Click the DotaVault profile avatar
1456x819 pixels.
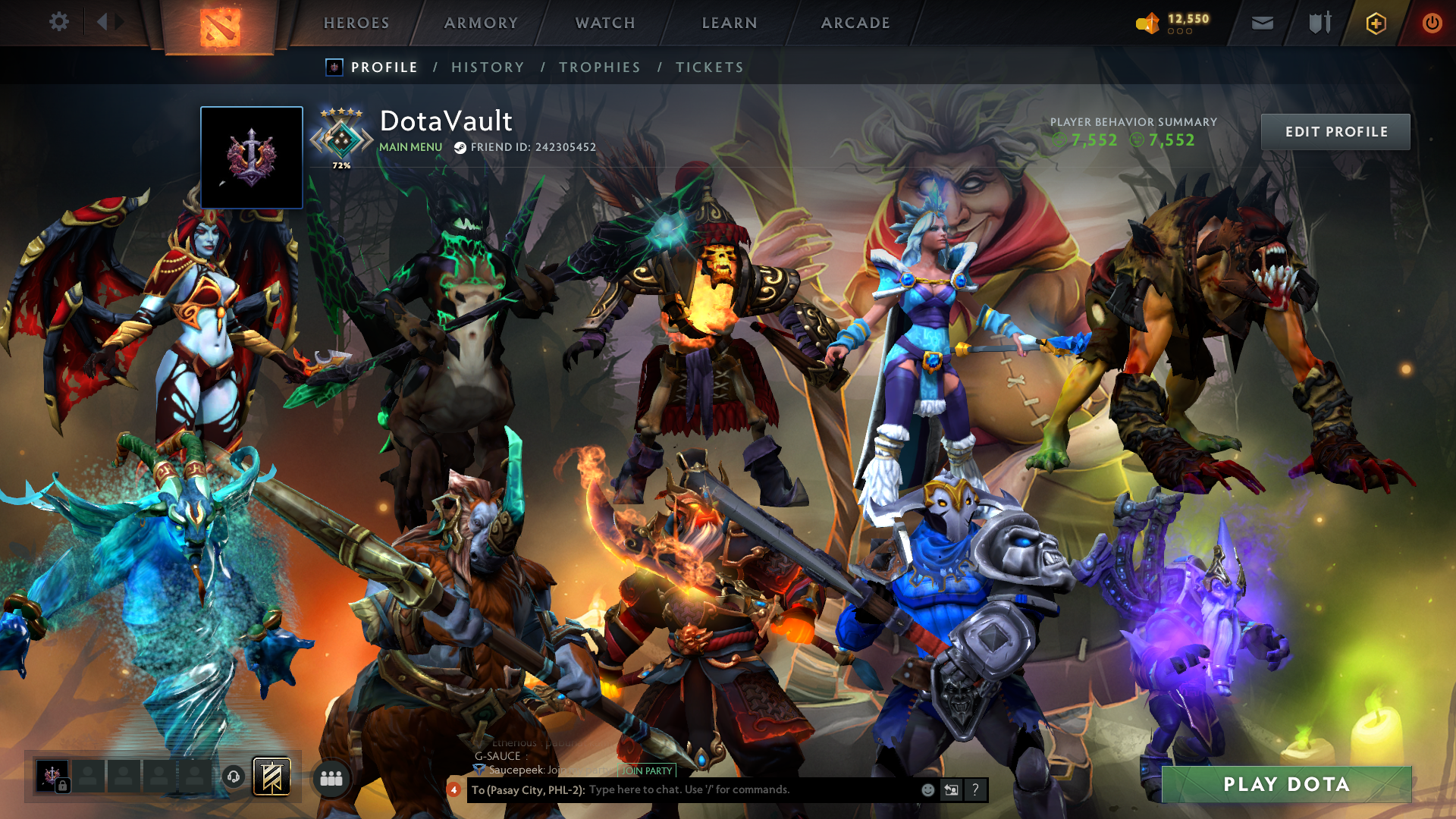click(252, 158)
